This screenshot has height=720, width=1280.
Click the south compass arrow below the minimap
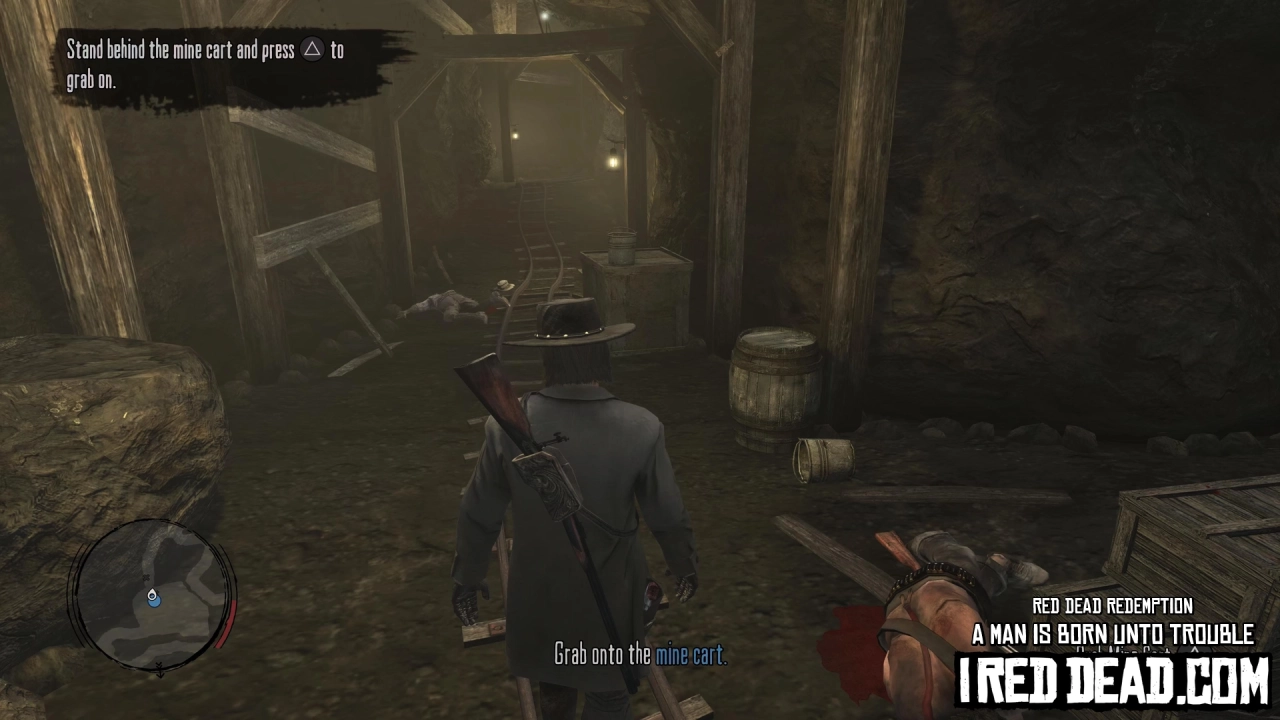(x=160, y=670)
